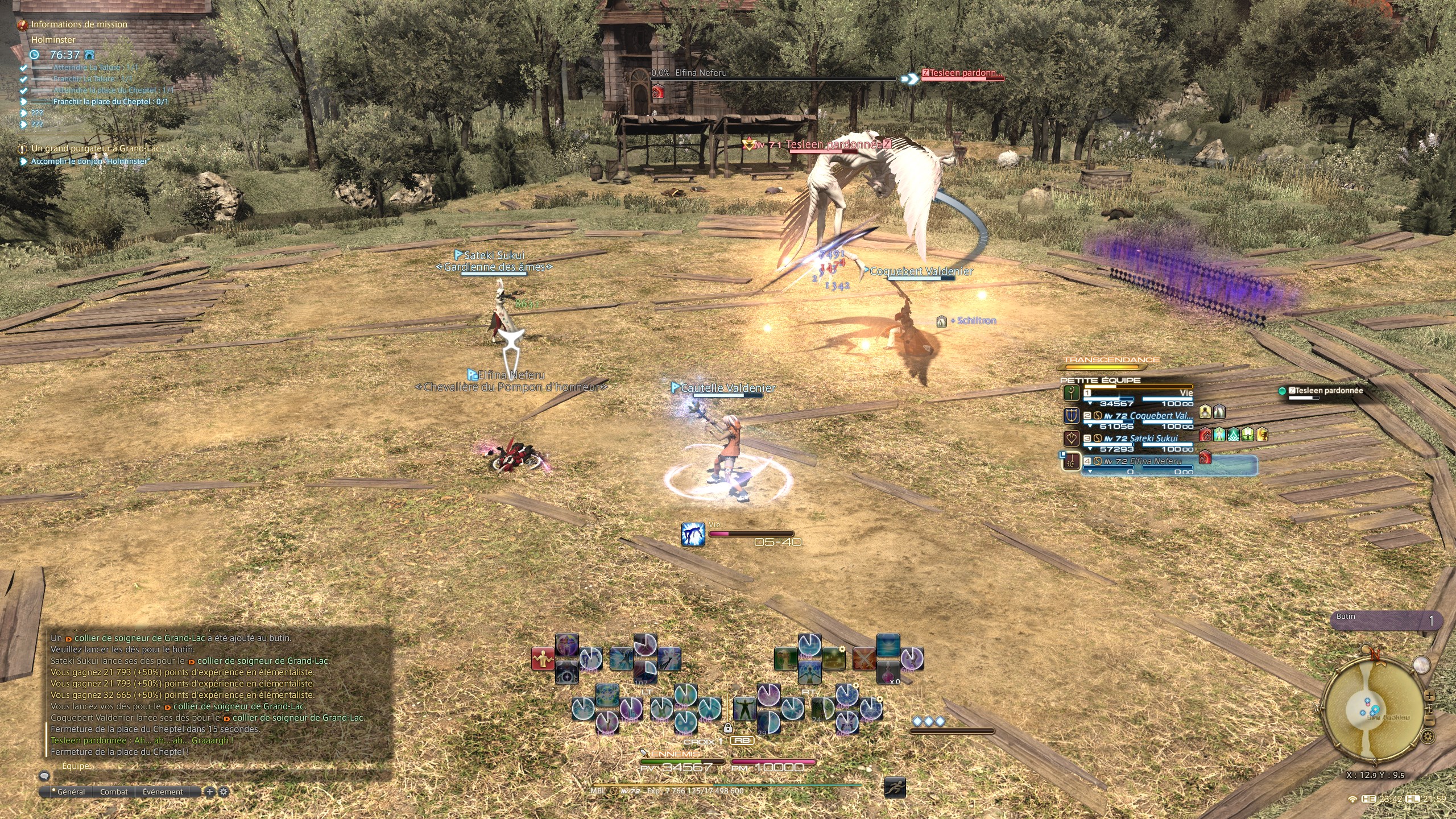The image size is (1456, 819).
Task: Switch to the Général chat tab
Action: tap(71, 792)
